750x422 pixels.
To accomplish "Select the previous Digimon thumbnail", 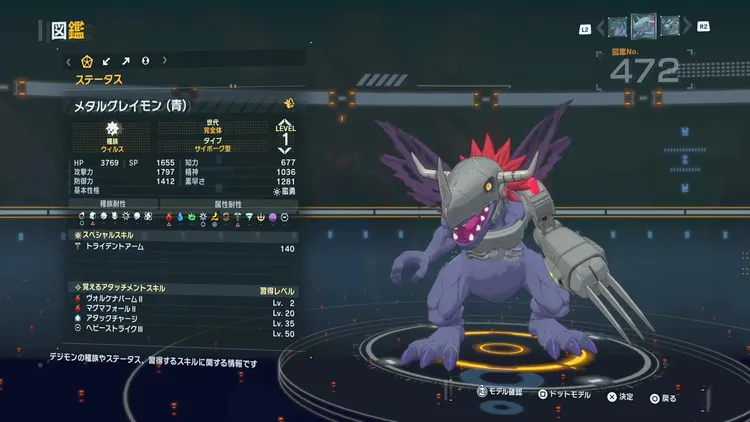I will tap(618, 27).
